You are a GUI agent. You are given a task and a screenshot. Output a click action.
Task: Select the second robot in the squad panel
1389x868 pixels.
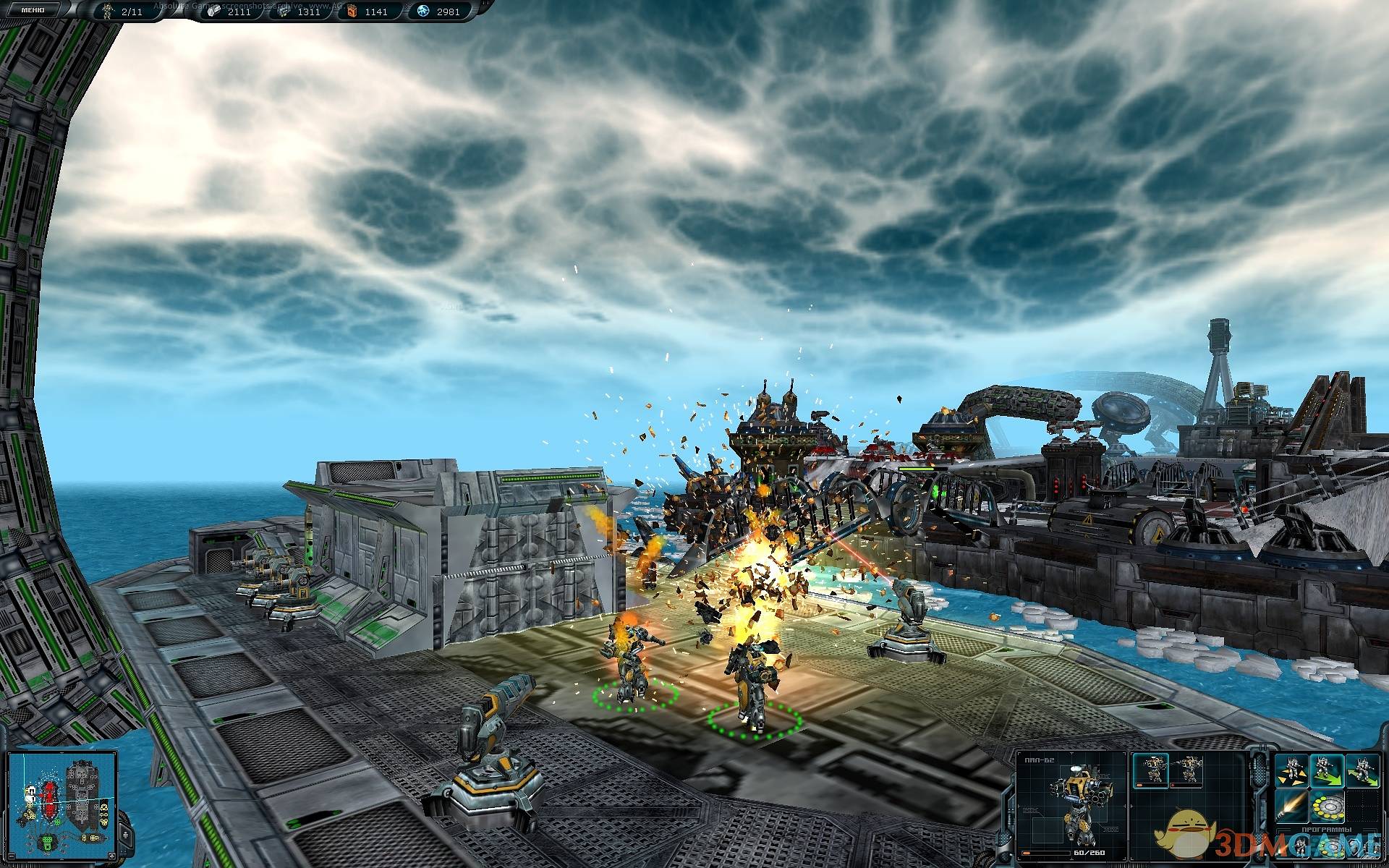(x=1185, y=771)
